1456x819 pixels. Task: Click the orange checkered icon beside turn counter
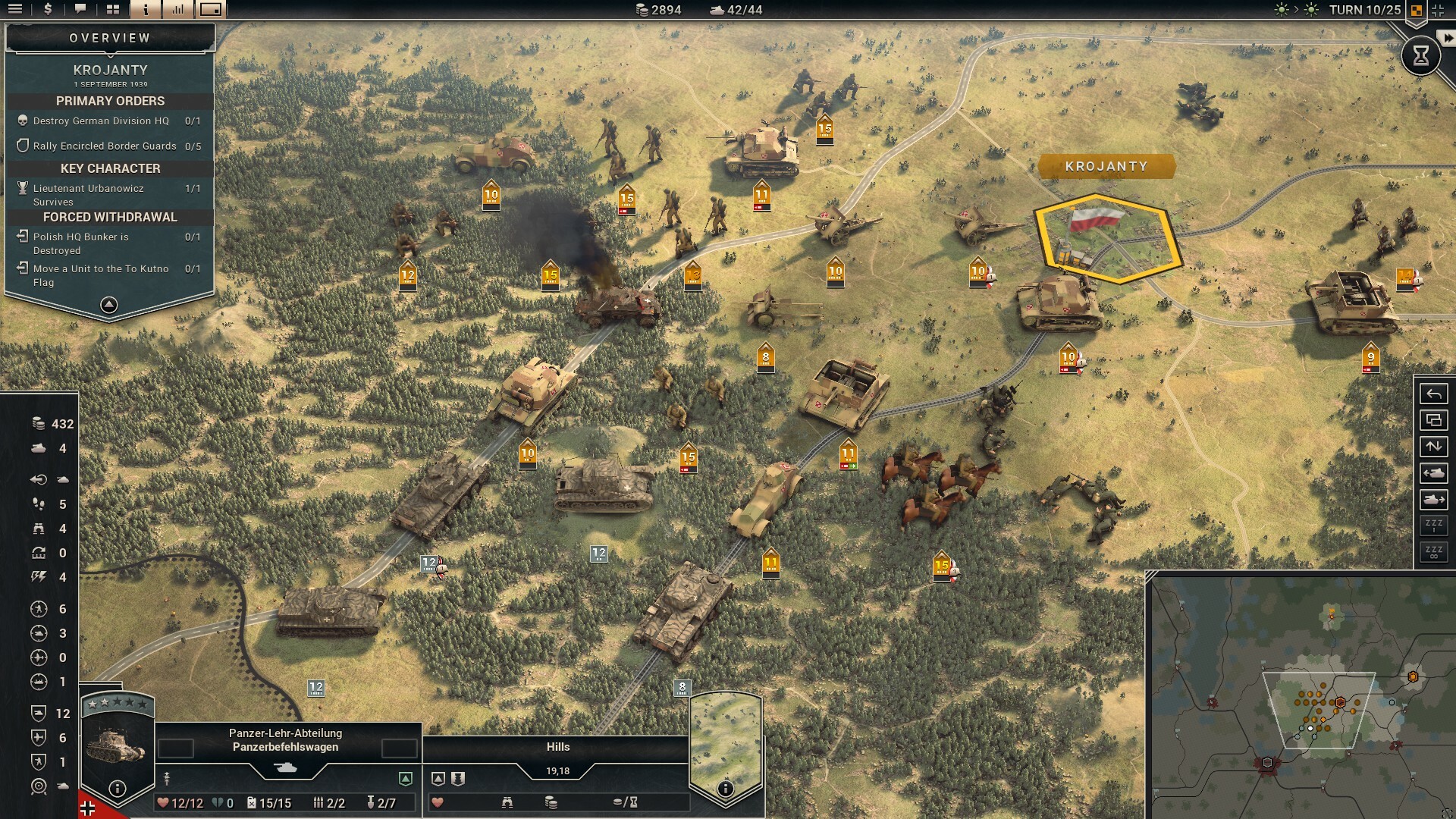[x=1416, y=10]
